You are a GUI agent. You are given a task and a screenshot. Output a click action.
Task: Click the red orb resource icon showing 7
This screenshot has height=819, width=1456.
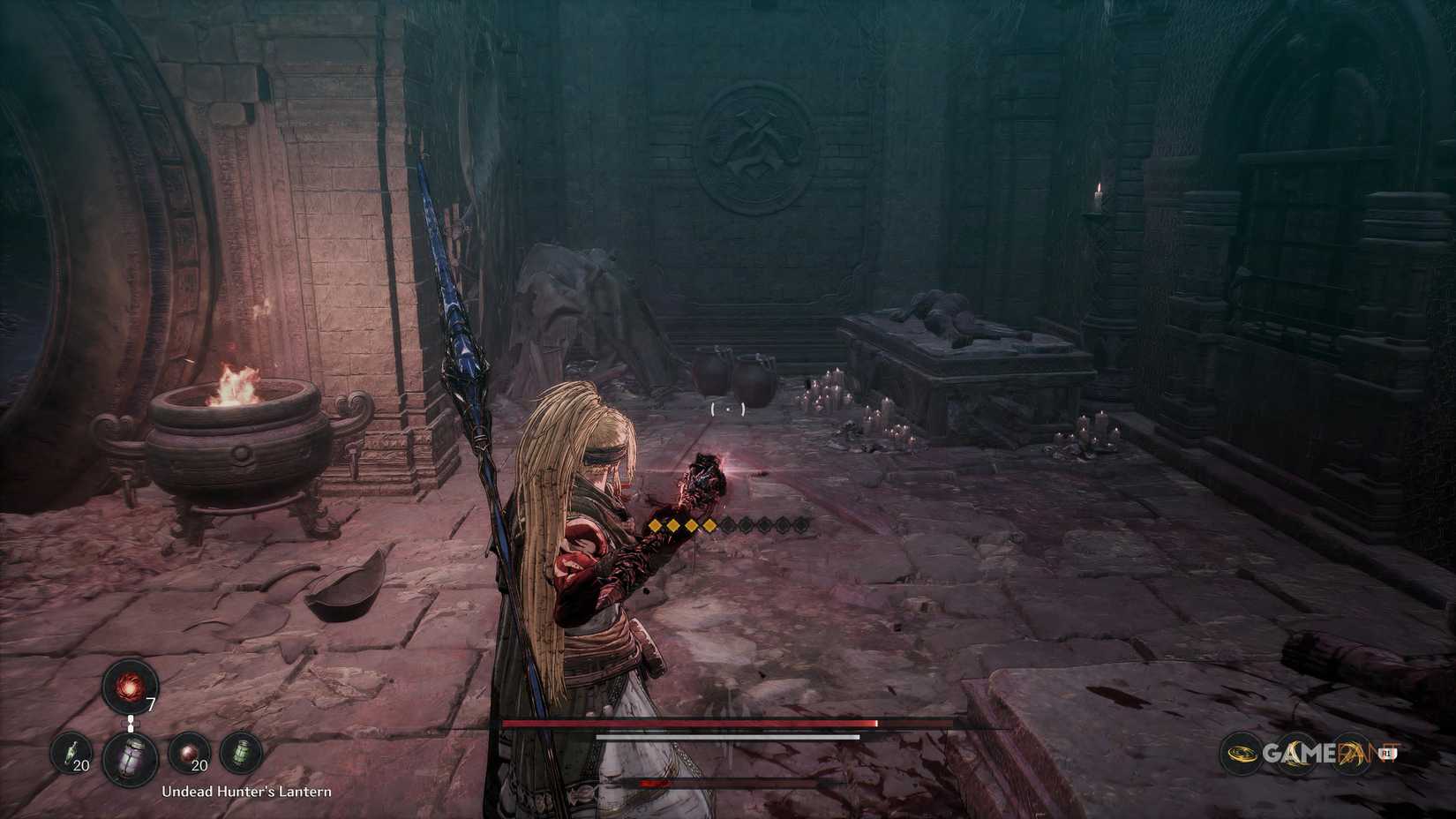(130, 688)
